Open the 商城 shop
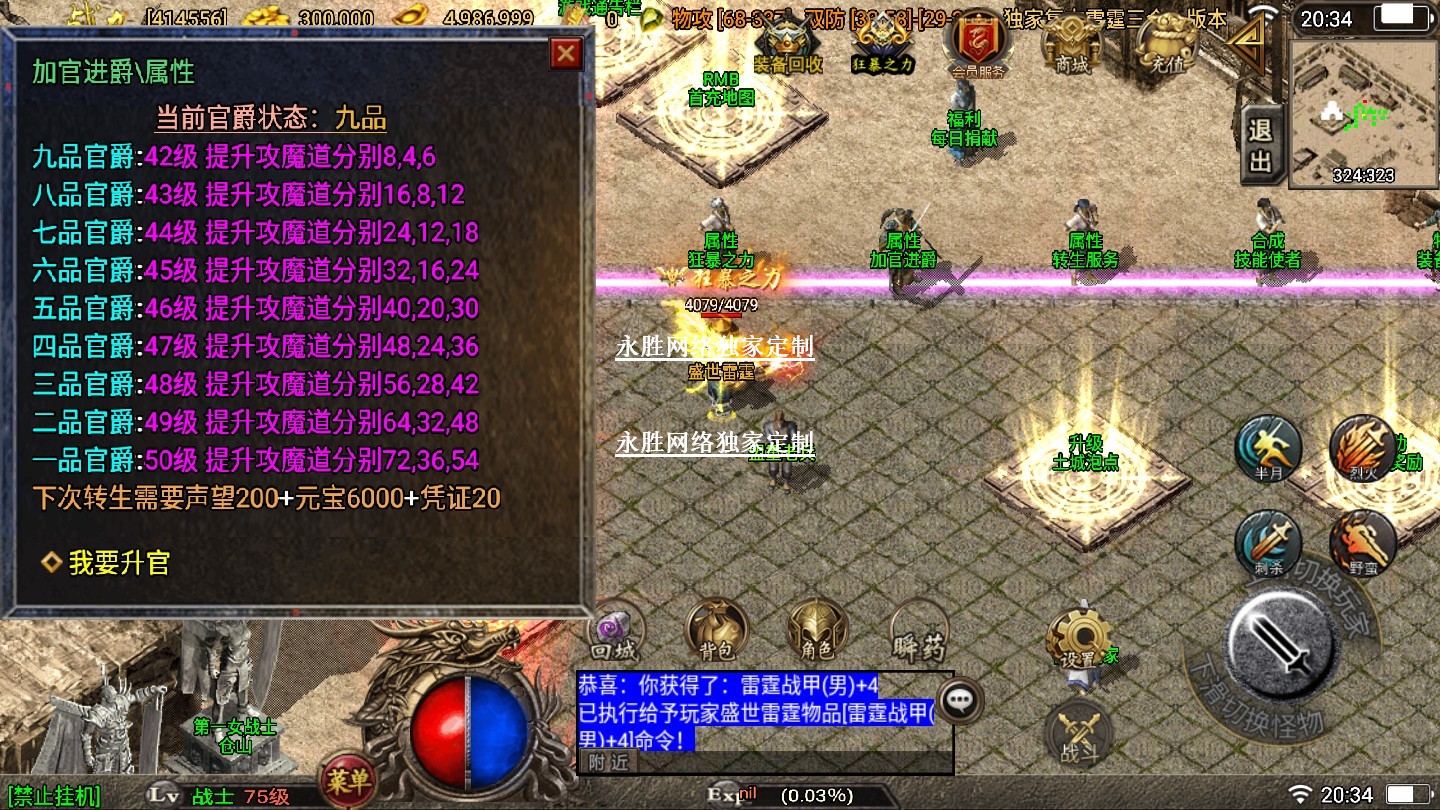The height and width of the screenshot is (810, 1440). click(1071, 45)
